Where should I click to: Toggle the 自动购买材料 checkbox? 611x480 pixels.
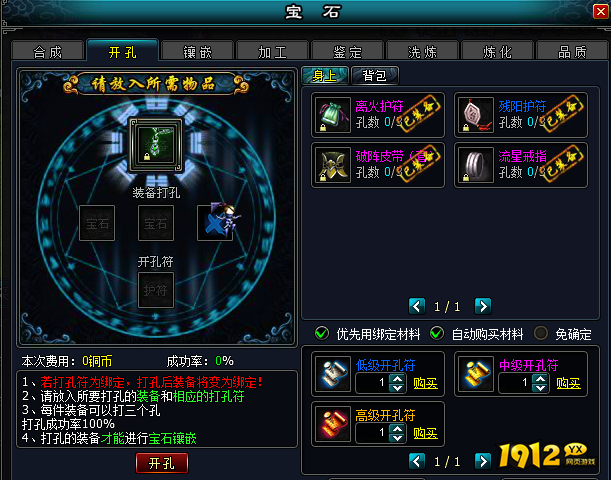pyautogui.click(x=437, y=333)
